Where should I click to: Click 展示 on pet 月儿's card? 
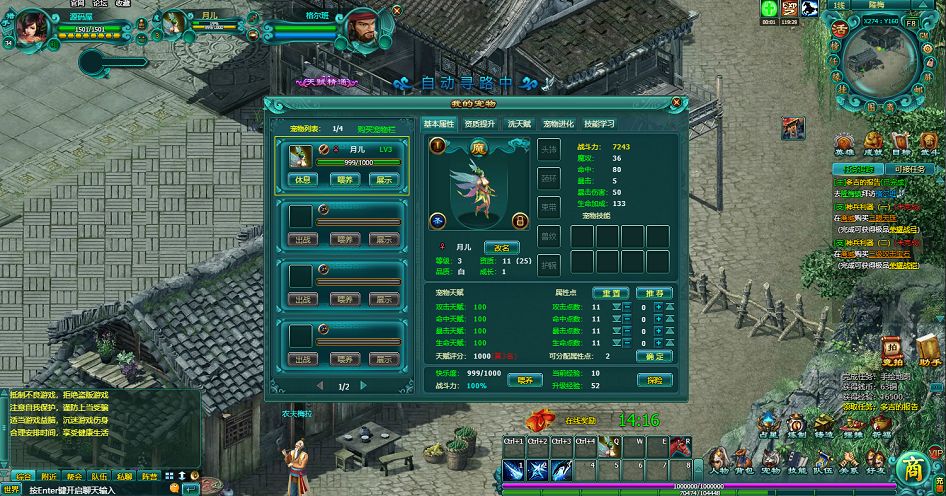click(x=381, y=180)
